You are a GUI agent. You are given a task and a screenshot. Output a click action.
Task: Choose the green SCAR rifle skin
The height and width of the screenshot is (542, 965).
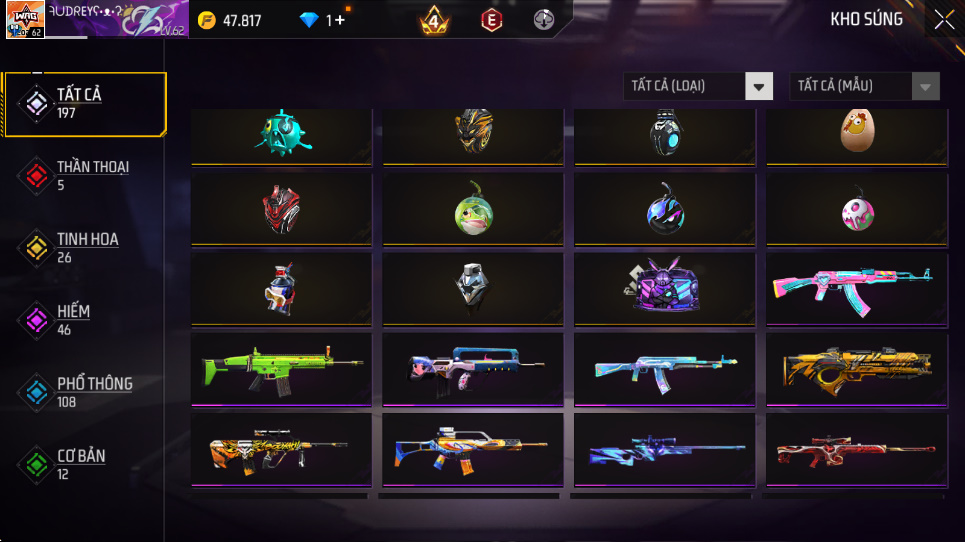(x=281, y=368)
